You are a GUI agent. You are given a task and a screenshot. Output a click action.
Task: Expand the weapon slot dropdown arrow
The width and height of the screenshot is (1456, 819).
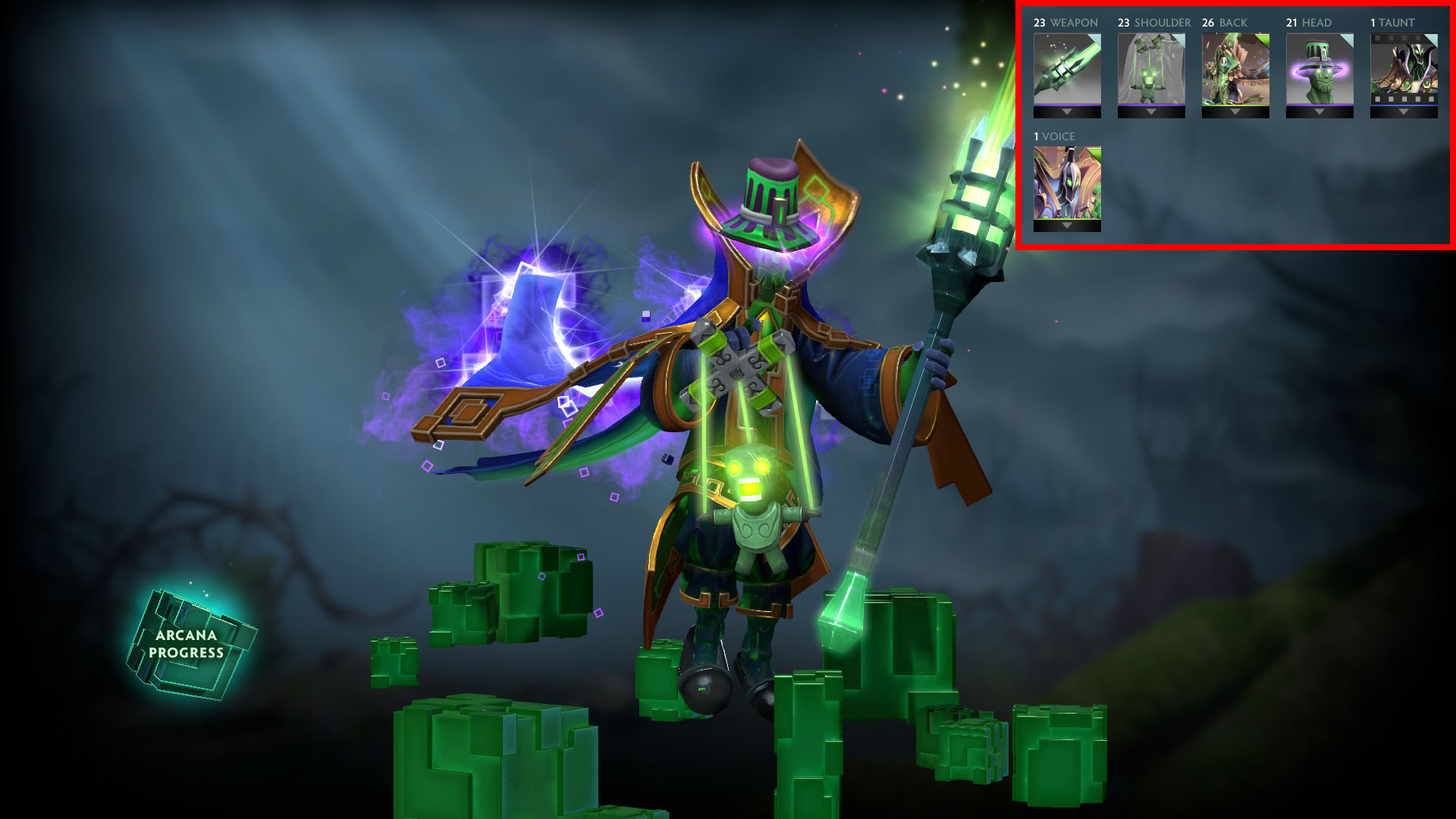point(1067,112)
